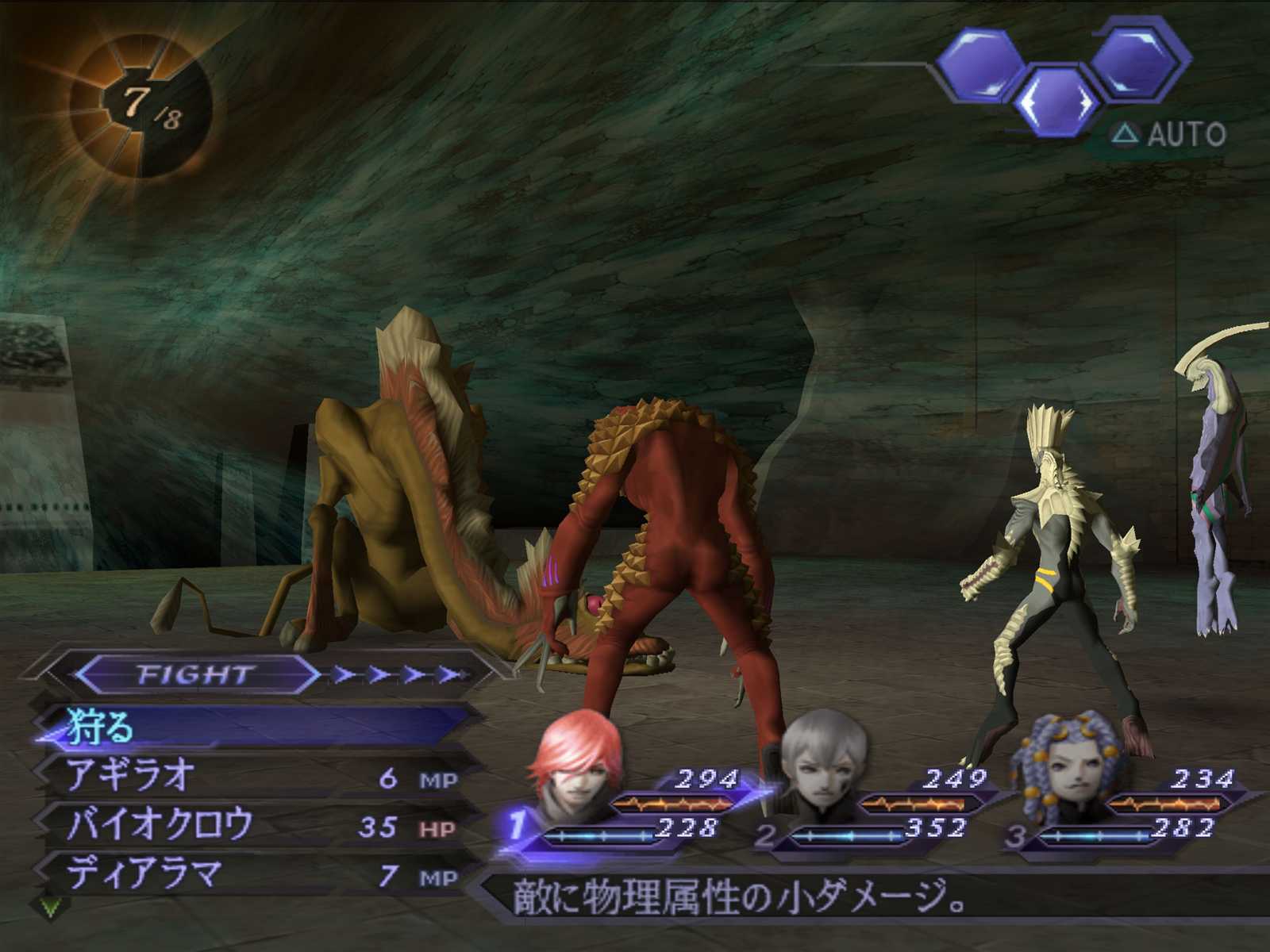Select the red-haired party member portrait

click(x=571, y=763)
